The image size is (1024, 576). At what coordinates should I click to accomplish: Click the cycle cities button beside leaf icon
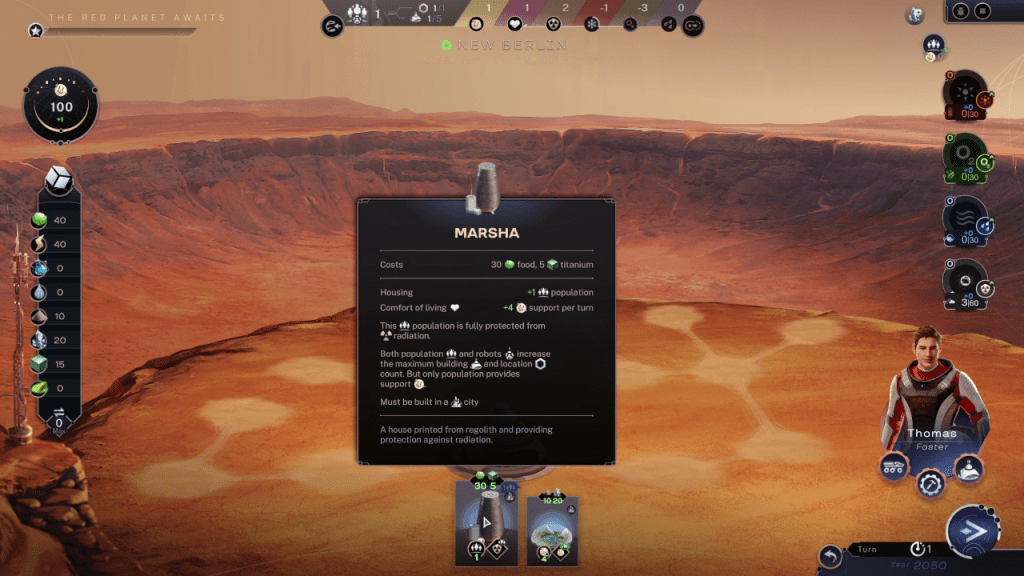692,25
